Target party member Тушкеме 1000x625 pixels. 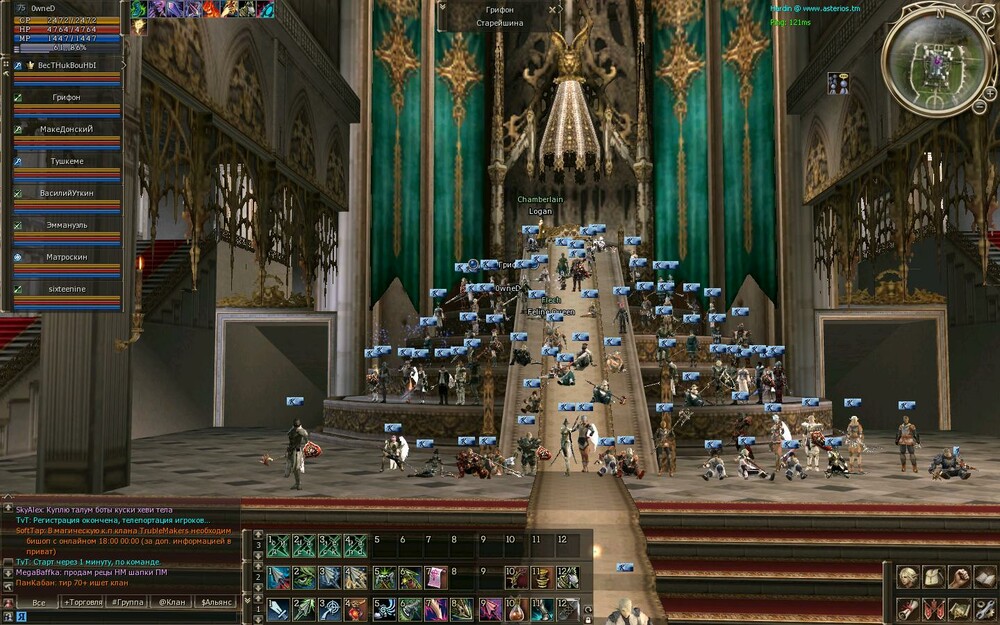coord(66,161)
